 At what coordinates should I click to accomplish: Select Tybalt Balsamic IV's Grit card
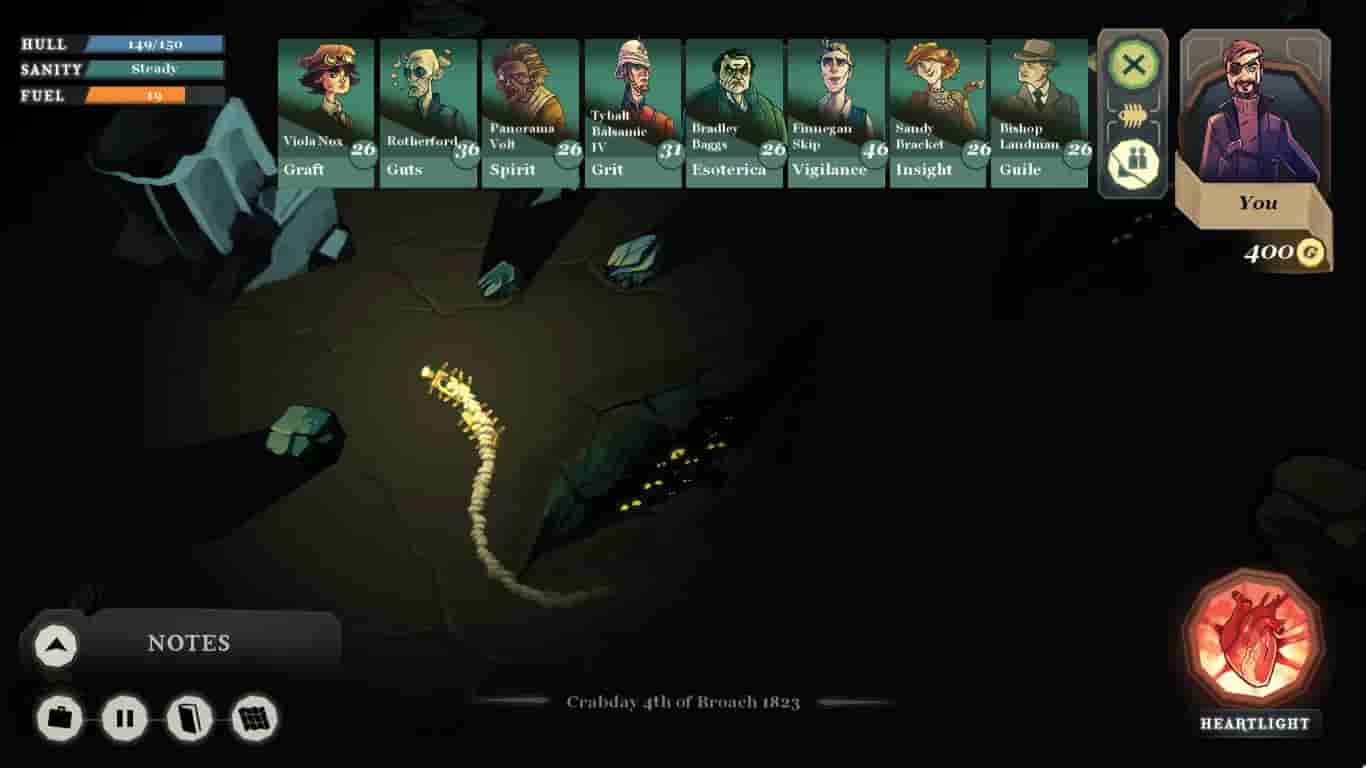pos(633,112)
